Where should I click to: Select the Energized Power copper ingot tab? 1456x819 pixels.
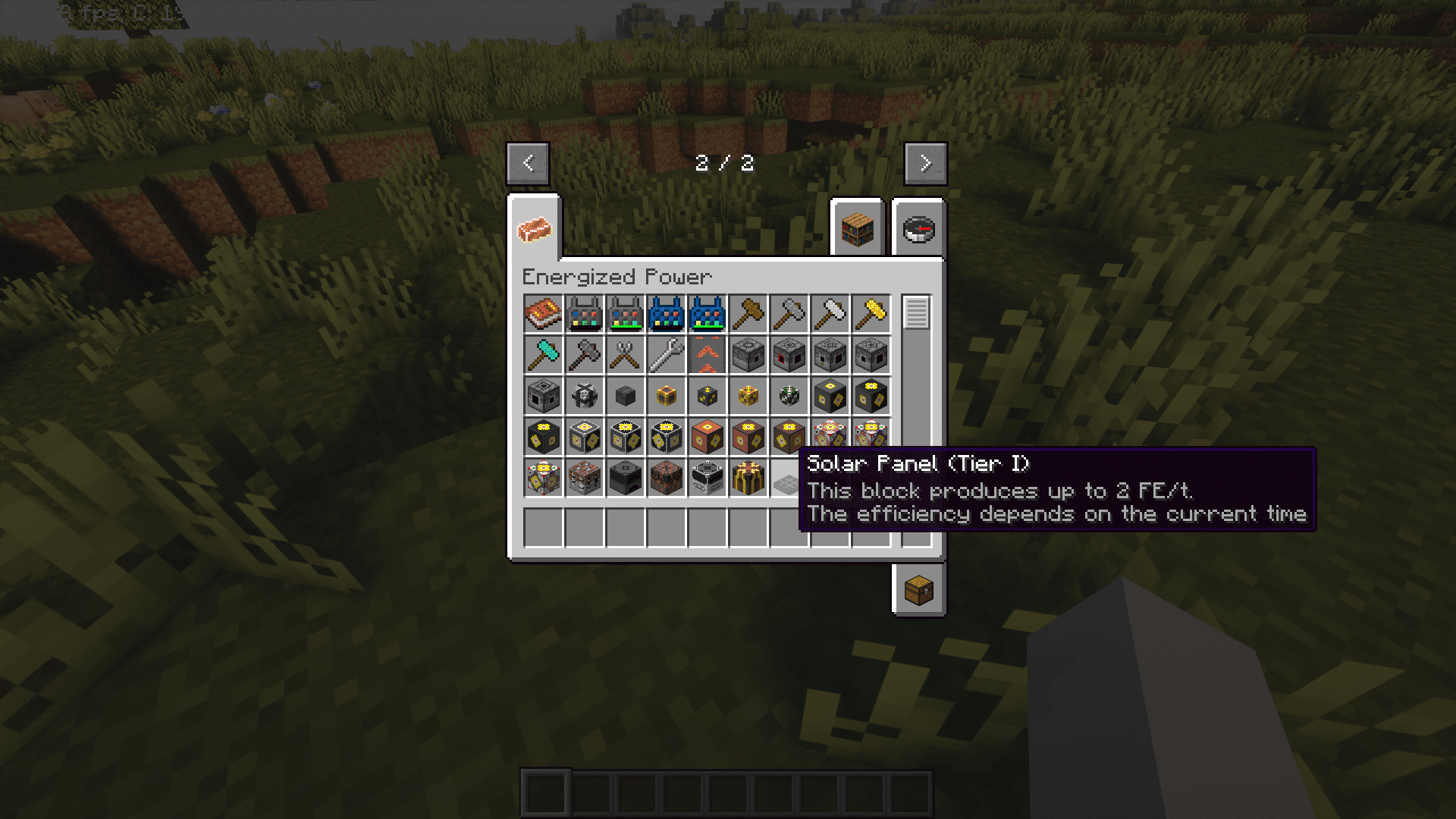535,229
